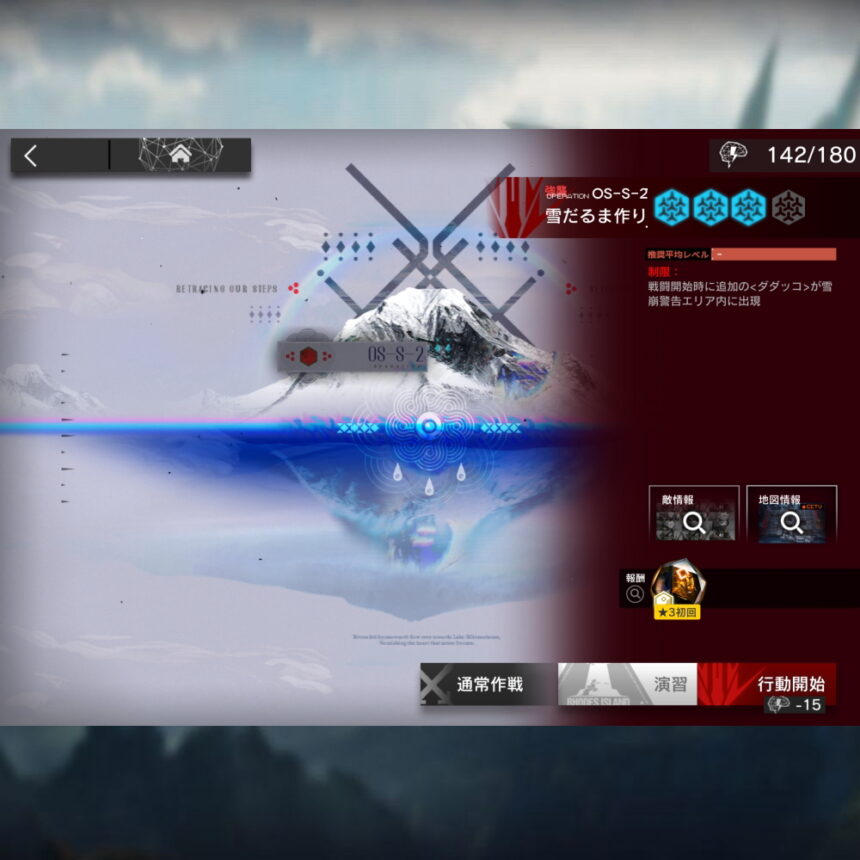
Task: Go back with the left arrow button
Action: coord(32,155)
